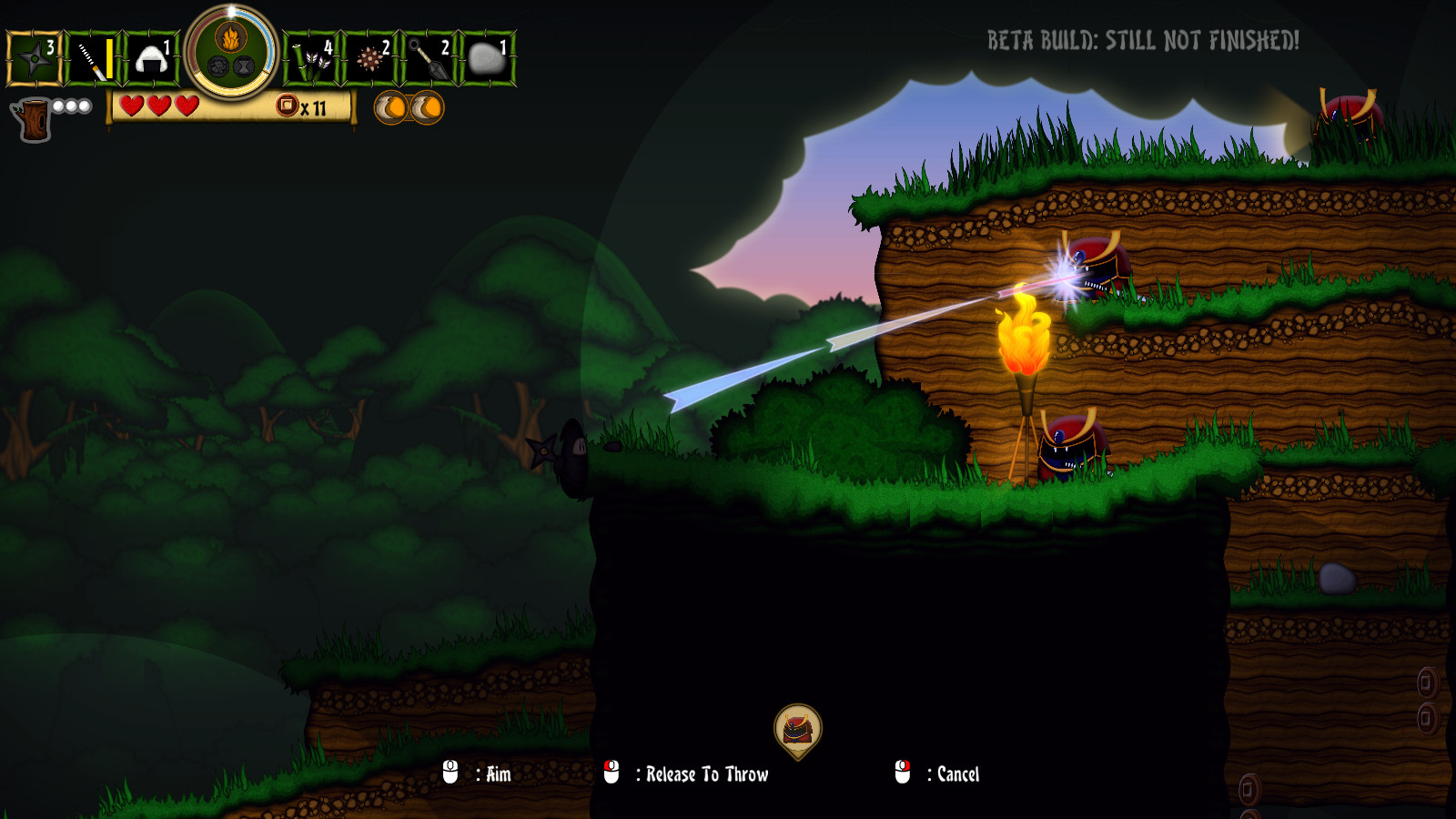Choose the kunai on rope slot
1456x819 pixels.
(430, 59)
